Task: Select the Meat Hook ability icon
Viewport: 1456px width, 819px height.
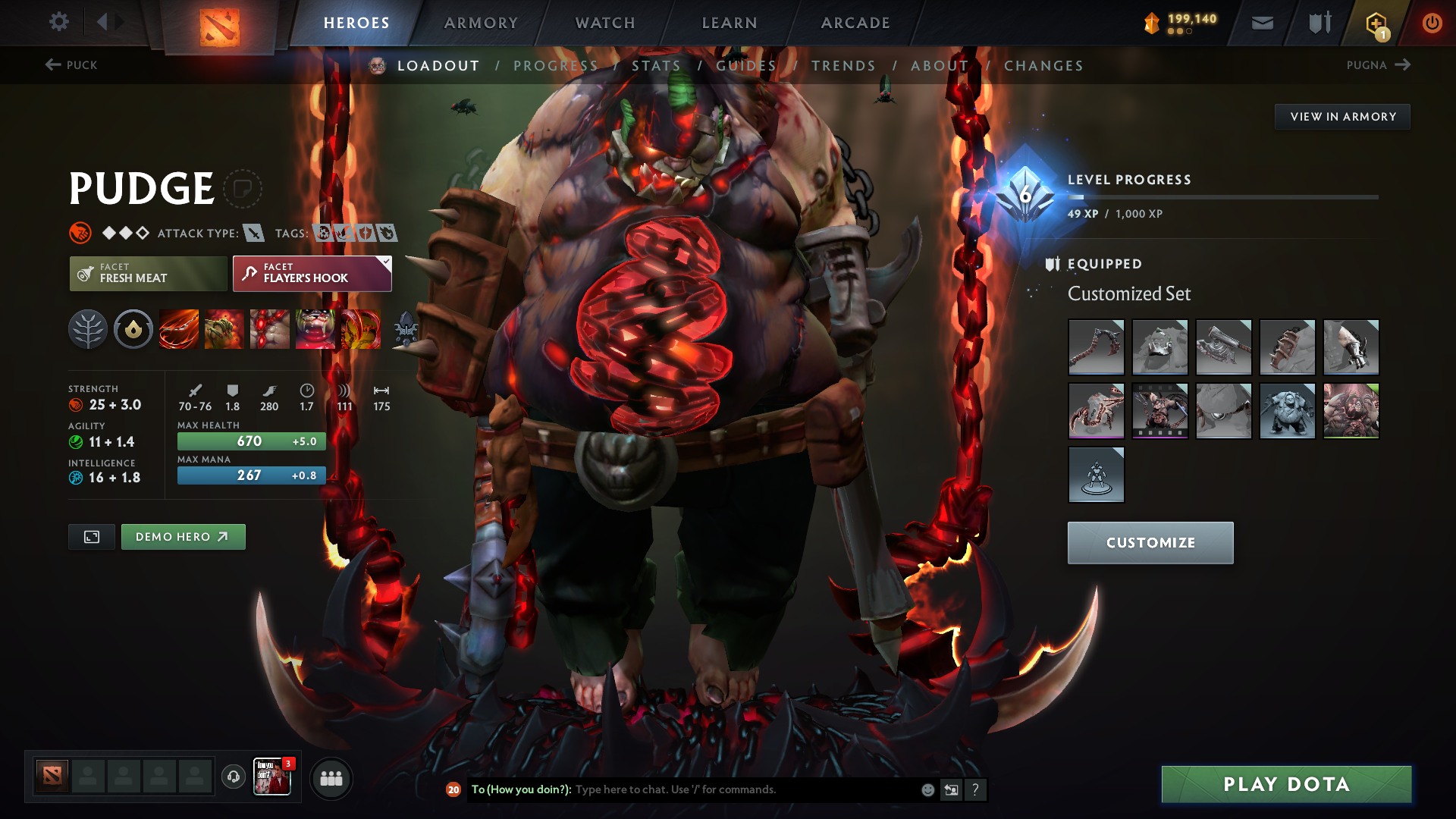Action: click(x=179, y=329)
